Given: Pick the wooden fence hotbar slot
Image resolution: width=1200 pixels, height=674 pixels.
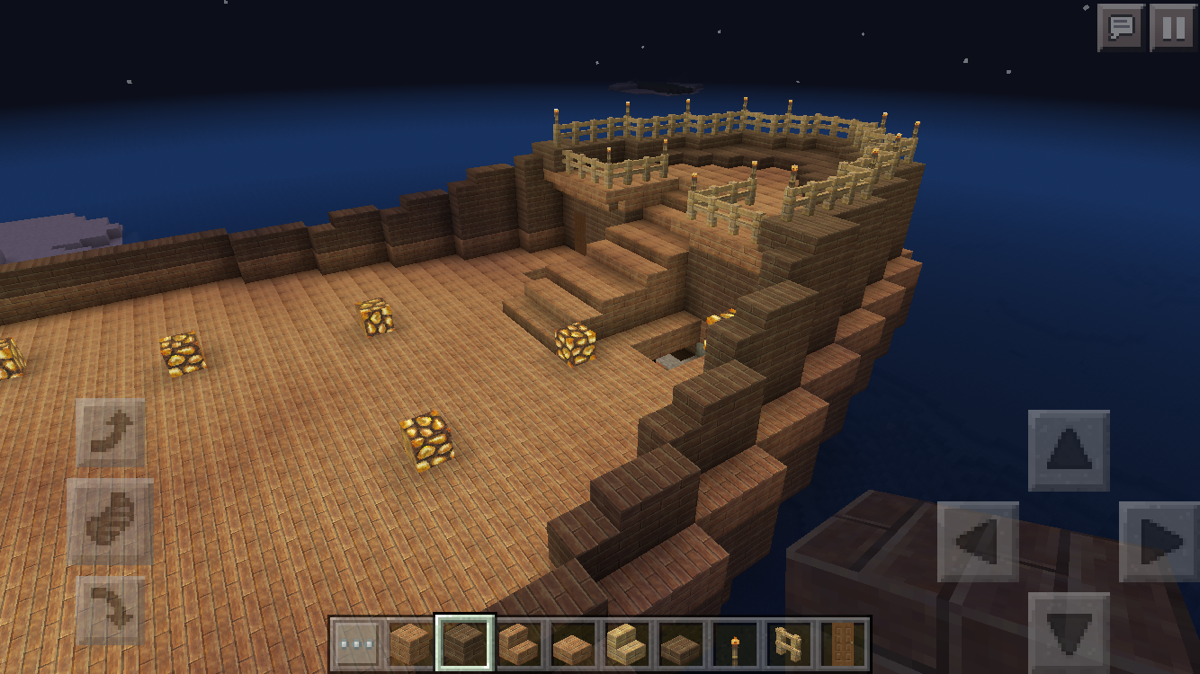Looking at the screenshot, I should pos(789,644).
